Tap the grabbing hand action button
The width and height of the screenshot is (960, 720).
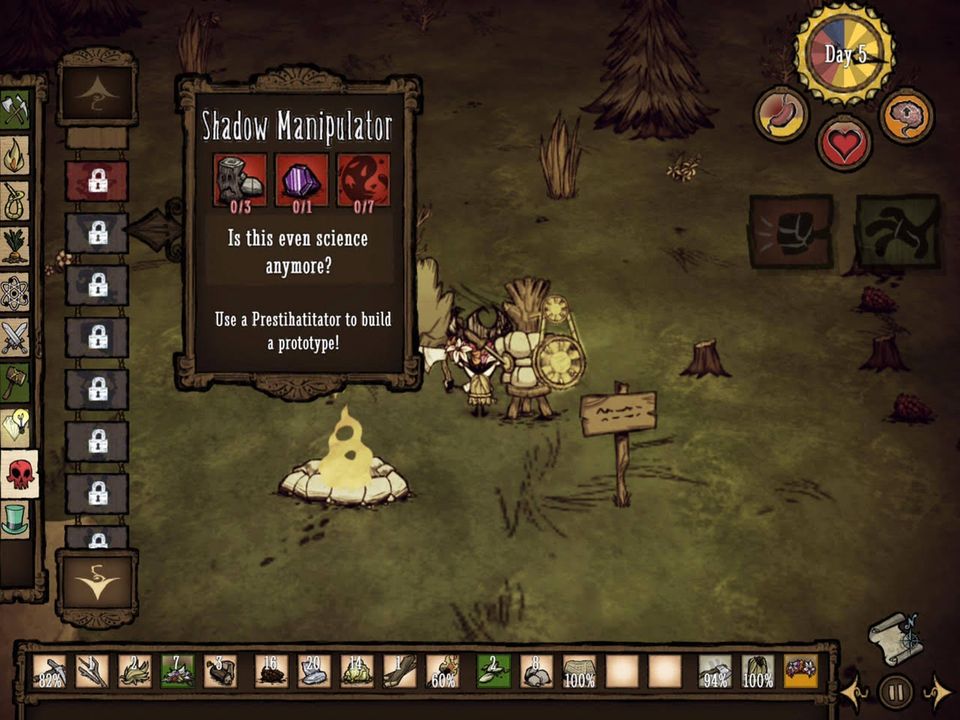coord(898,231)
